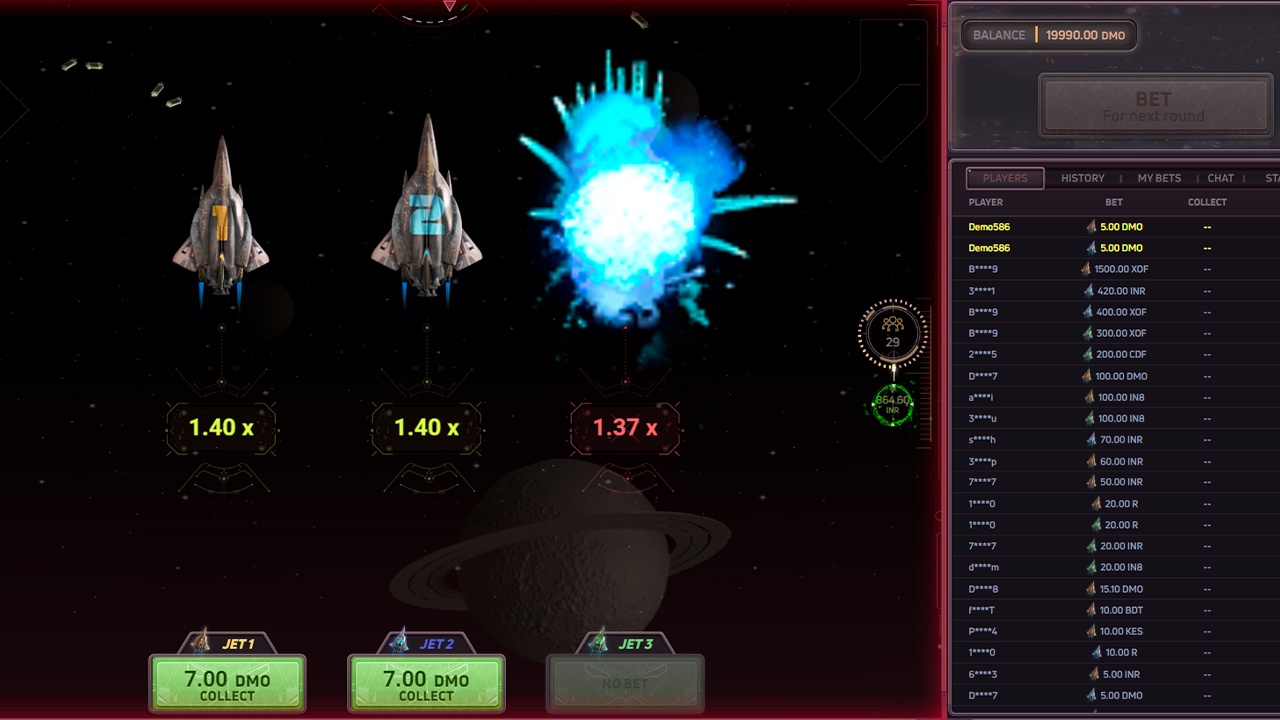Click the green 864.60 INR total indicator
Screen dimensions: 1280x720
click(x=893, y=404)
